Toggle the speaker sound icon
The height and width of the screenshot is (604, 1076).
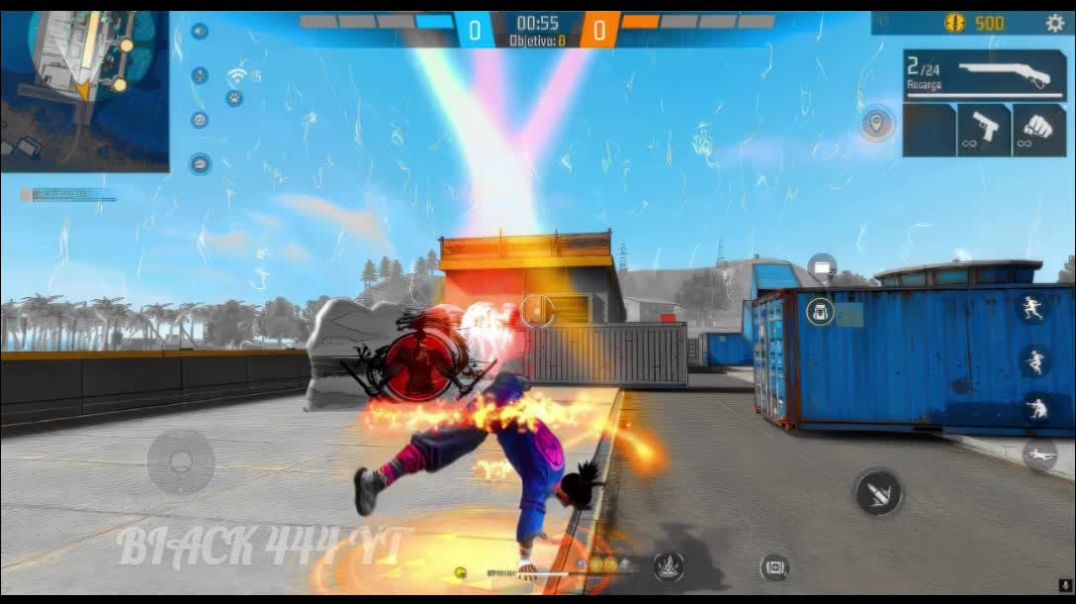click(x=200, y=31)
